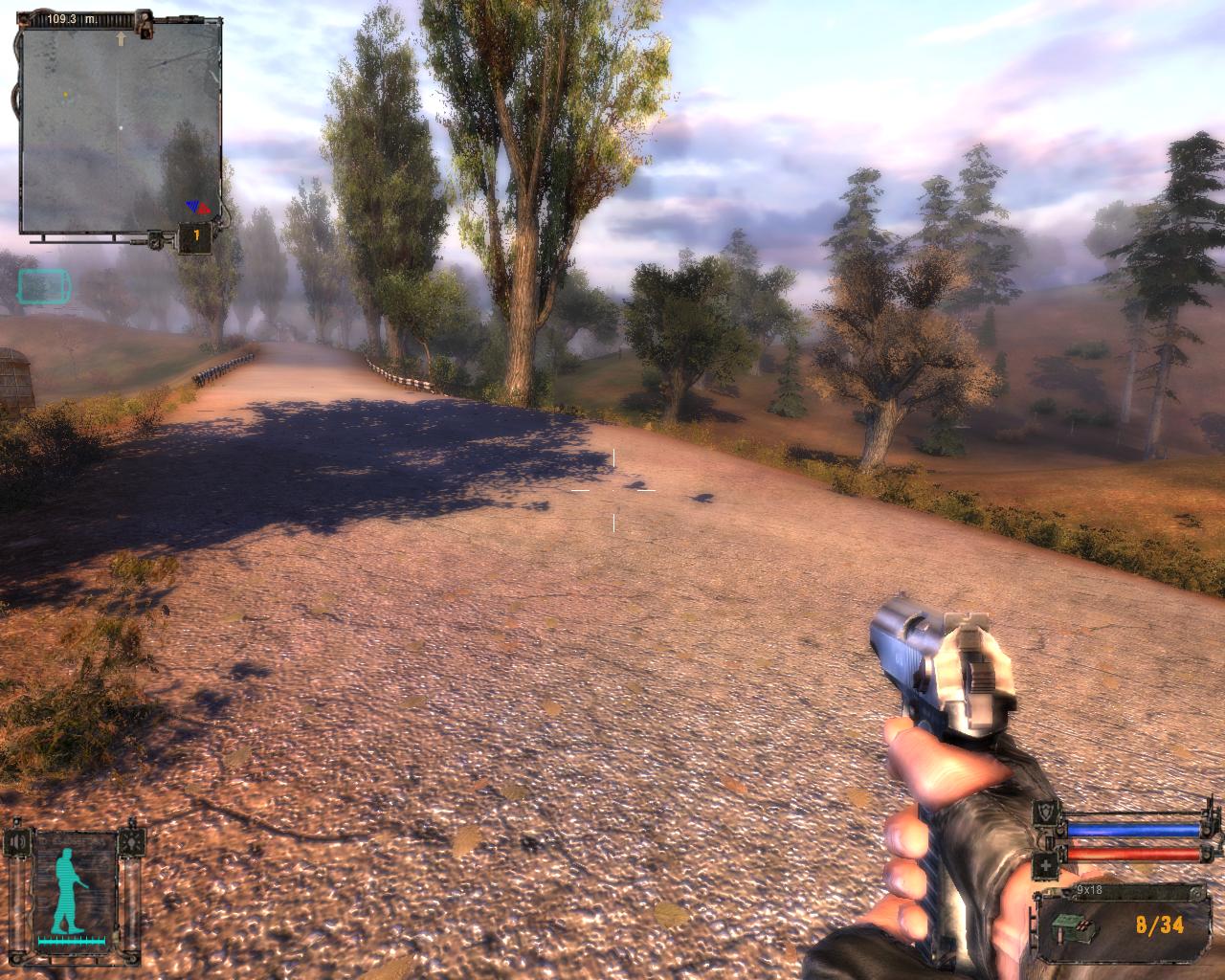The width and height of the screenshot is (1225, 980).
Task: Click the light bulb visibility icon
Action: point(131,841)
